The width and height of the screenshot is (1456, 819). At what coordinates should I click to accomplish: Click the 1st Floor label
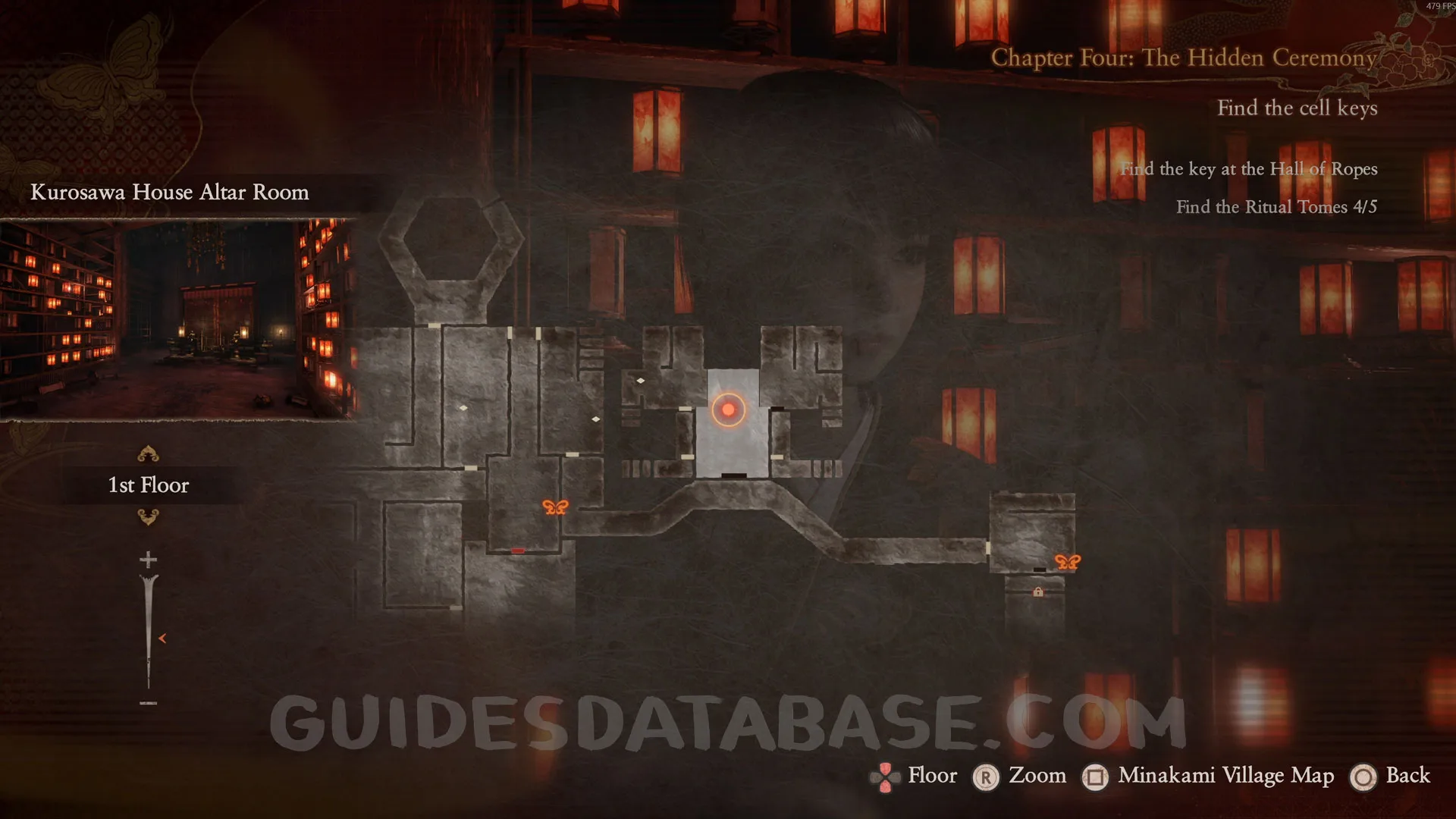[149, 485]
